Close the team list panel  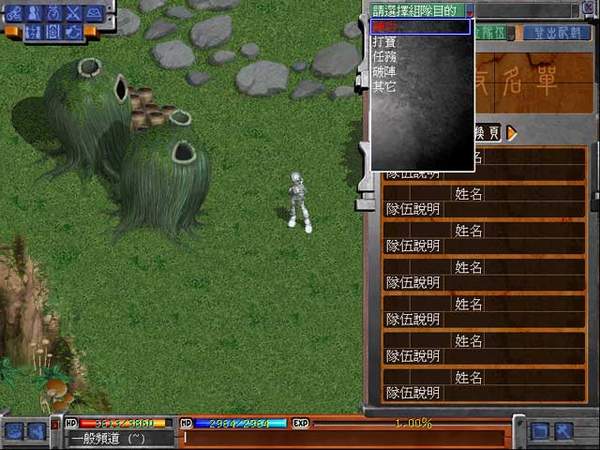[590, 10]
